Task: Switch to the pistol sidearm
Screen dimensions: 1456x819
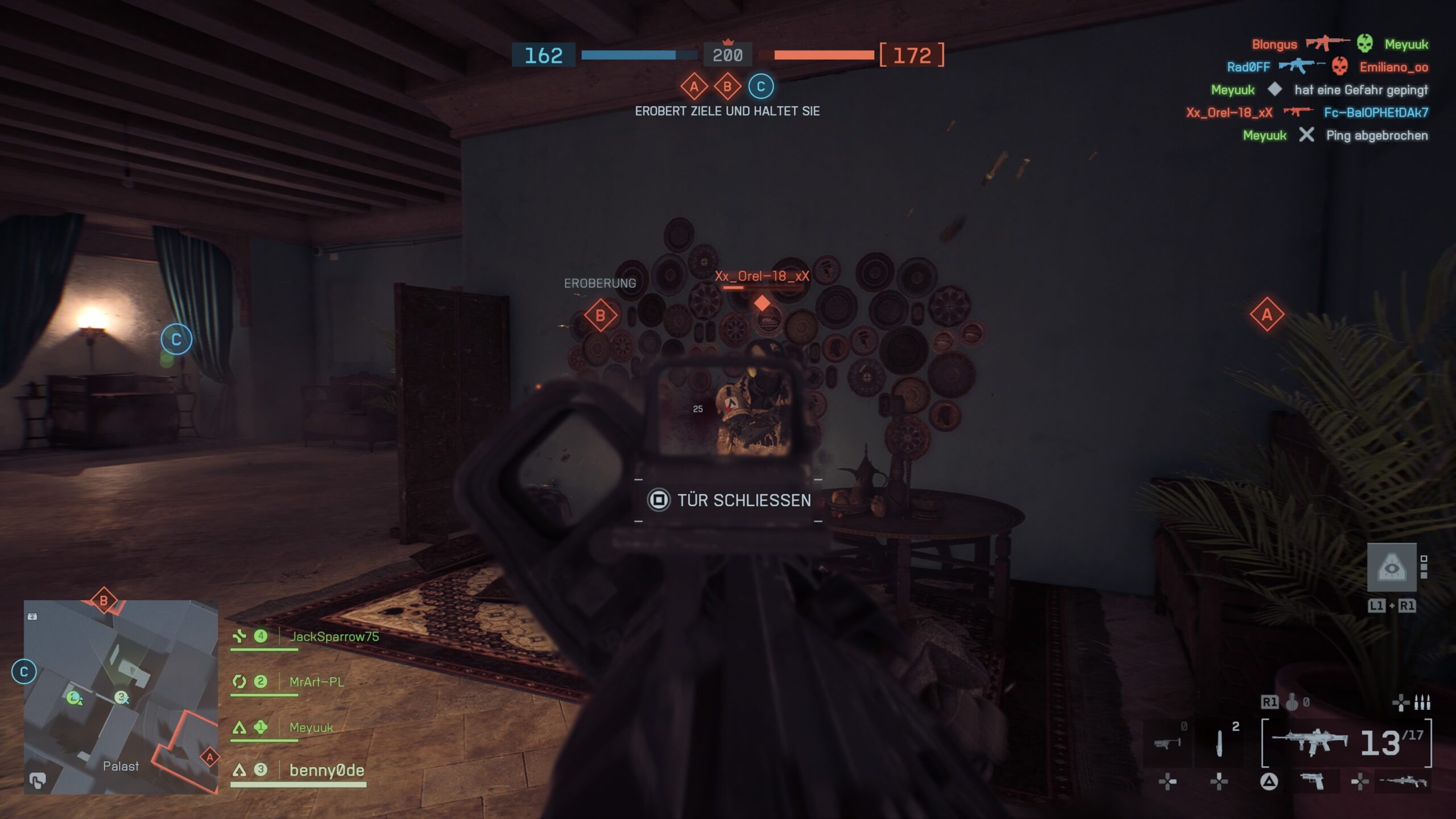Action: [1313, 782]
